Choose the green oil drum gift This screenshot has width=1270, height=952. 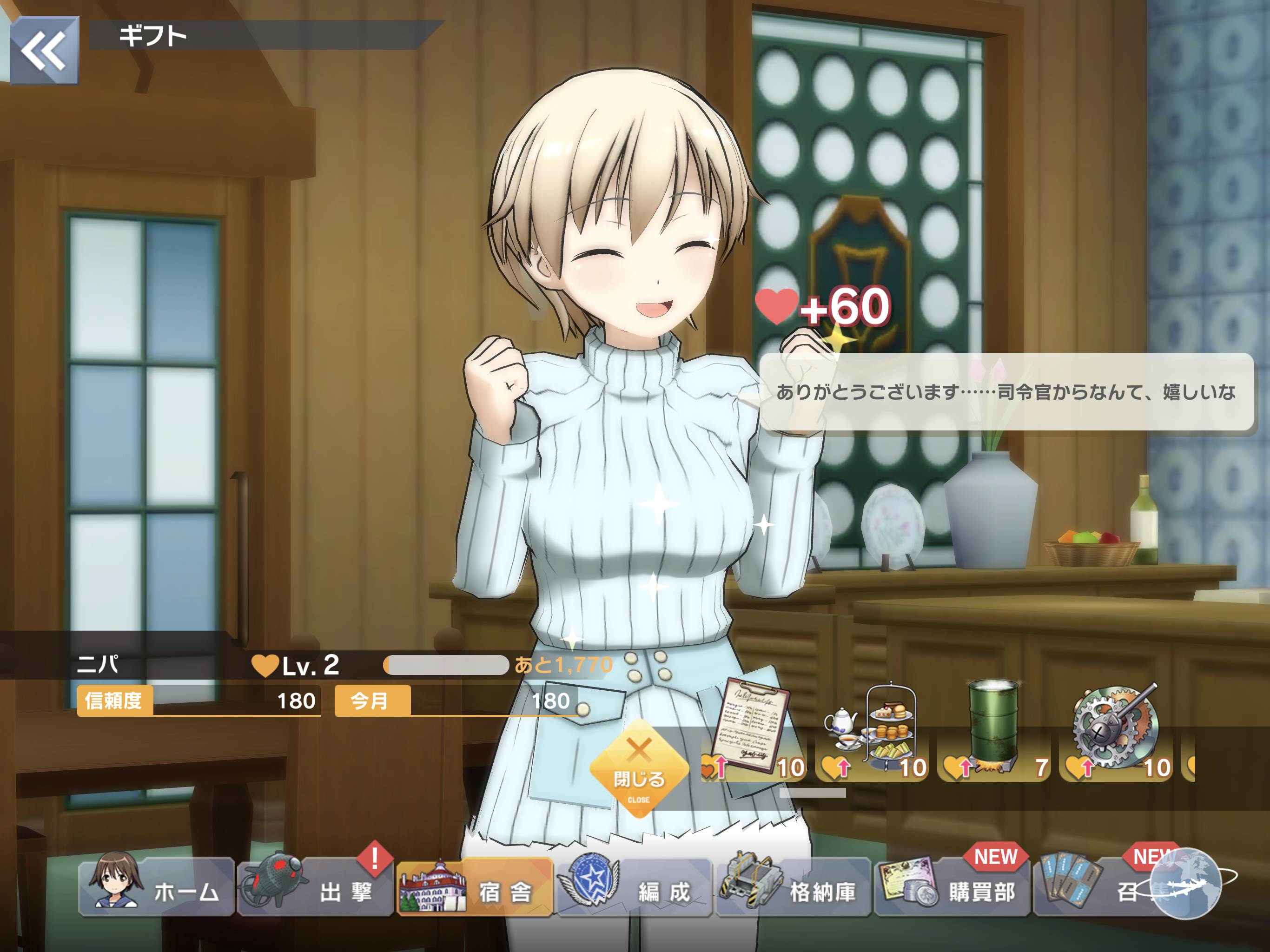[x=994, y=732]
